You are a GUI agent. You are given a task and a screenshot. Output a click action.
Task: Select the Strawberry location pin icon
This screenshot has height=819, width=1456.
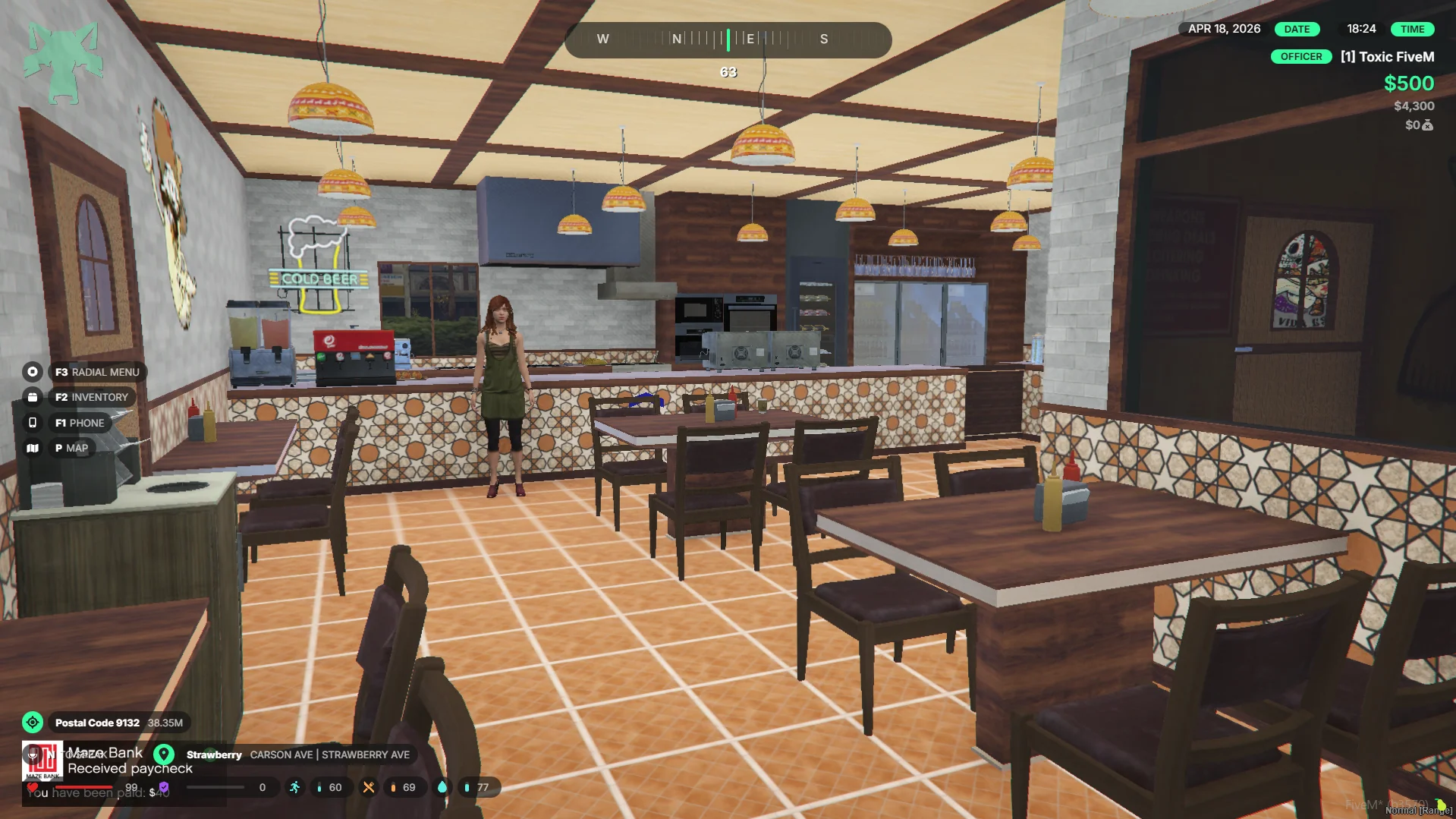click(164, 754)
